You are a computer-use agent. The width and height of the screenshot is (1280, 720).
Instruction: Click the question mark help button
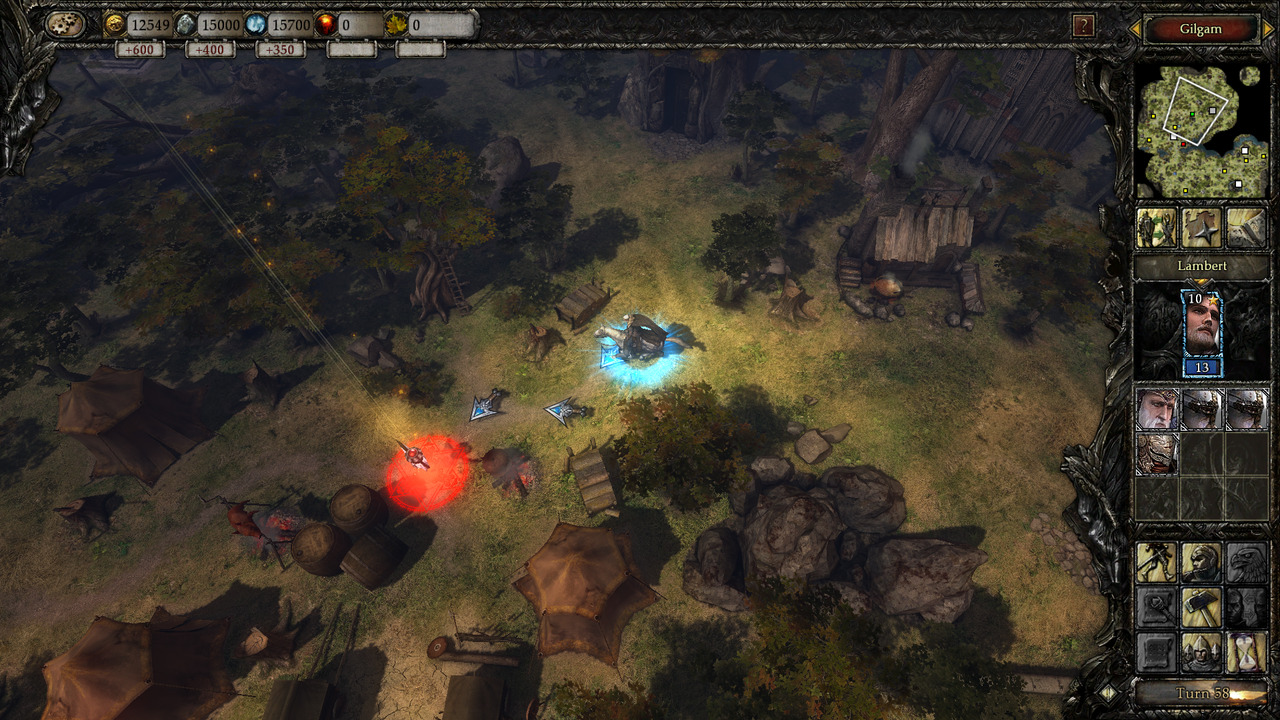click(x=1082, y=26)
